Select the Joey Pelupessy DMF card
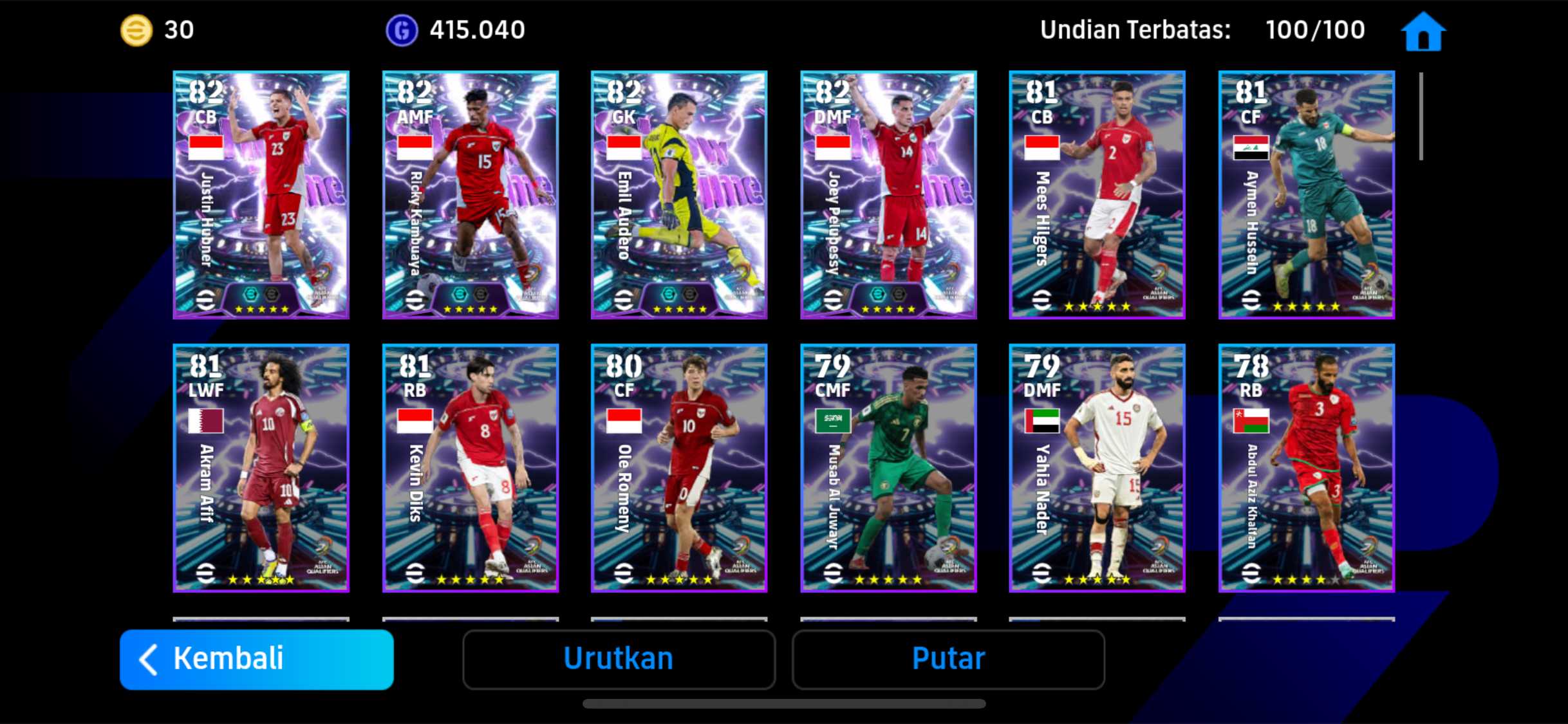Image resolution: width=1568 pixels, height=724 pixels. [888, 194]
